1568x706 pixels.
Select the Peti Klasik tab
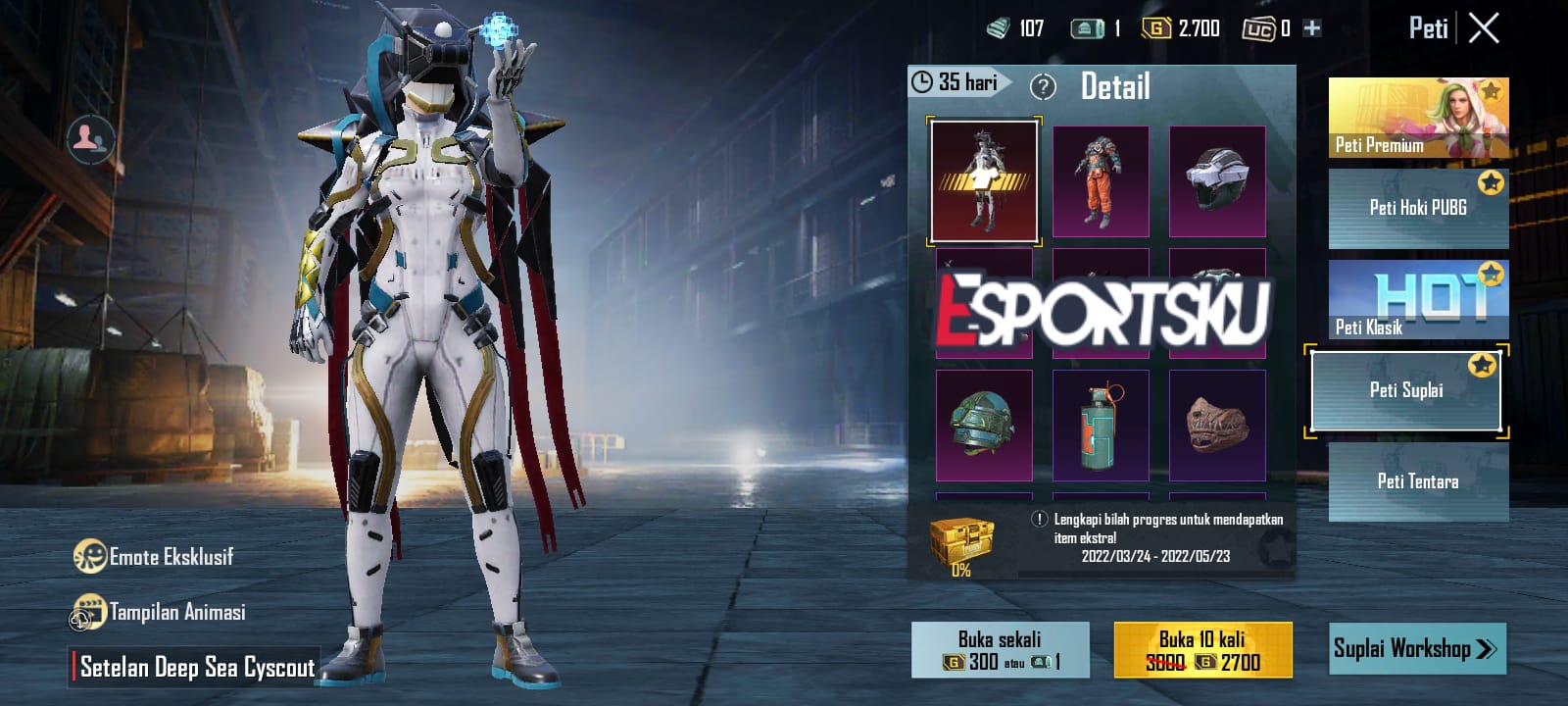[1418, 299]
